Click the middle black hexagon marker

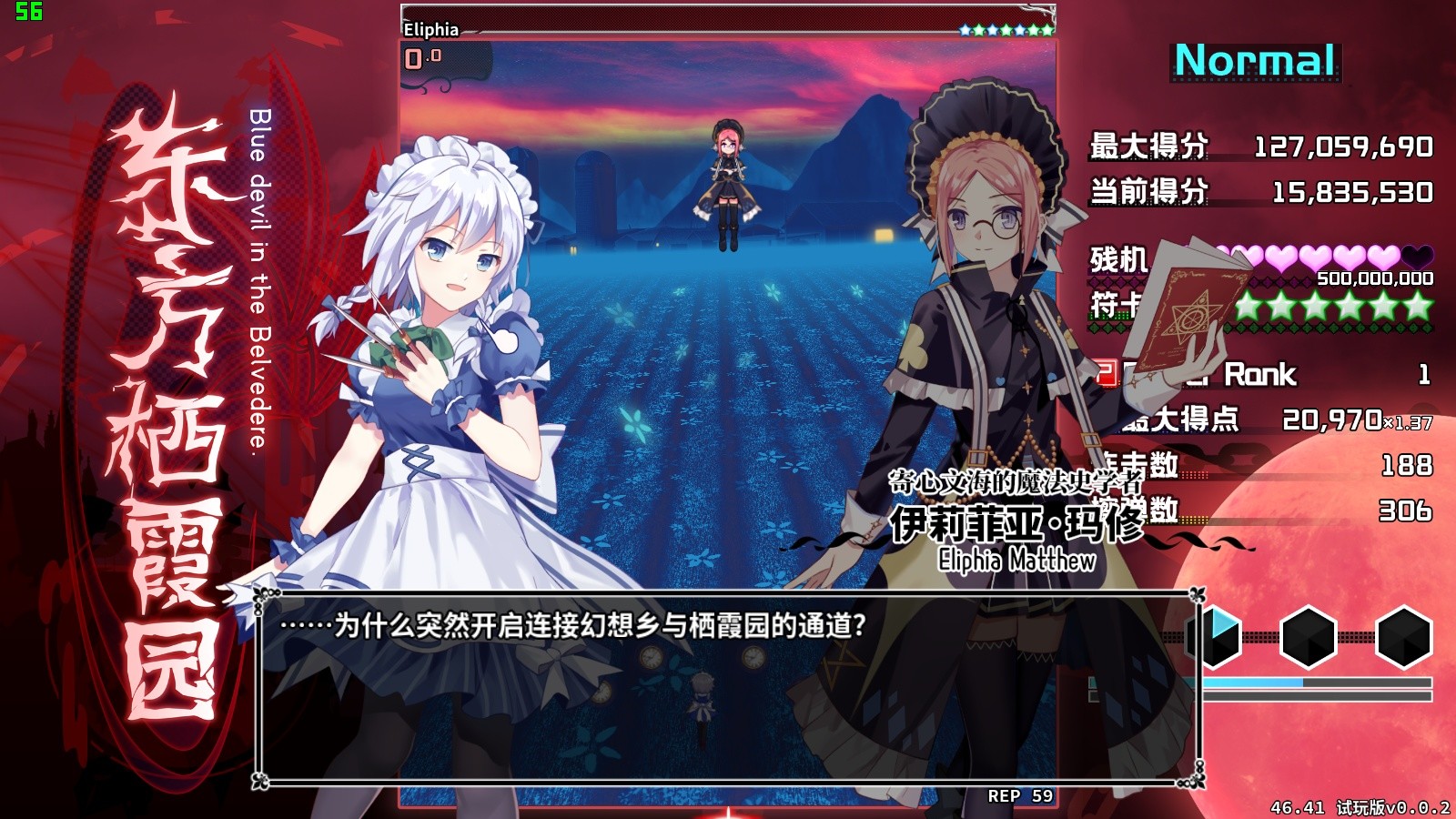[1308, 637]
